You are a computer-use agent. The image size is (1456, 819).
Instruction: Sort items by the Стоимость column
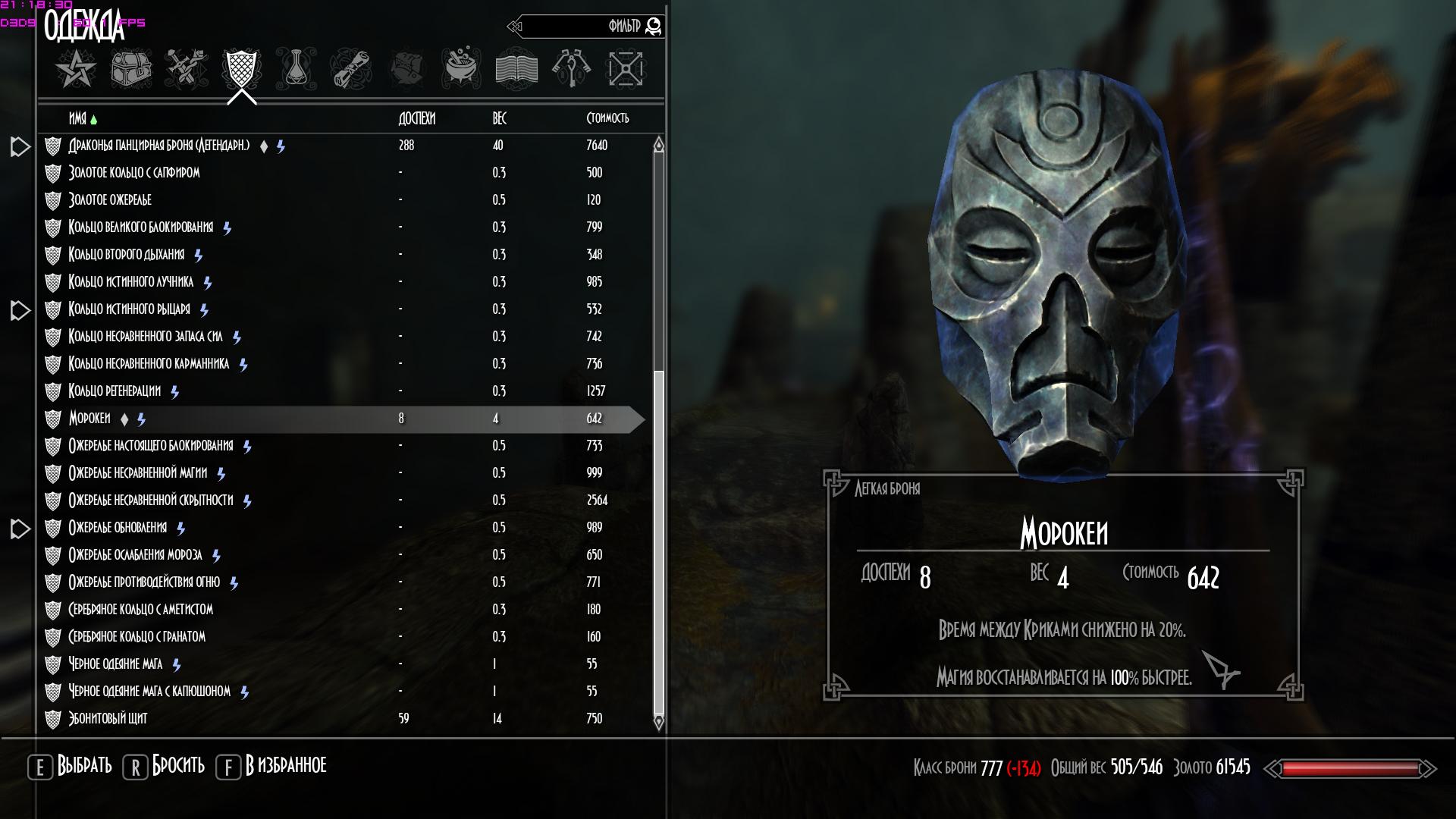[x=607, y=119]
